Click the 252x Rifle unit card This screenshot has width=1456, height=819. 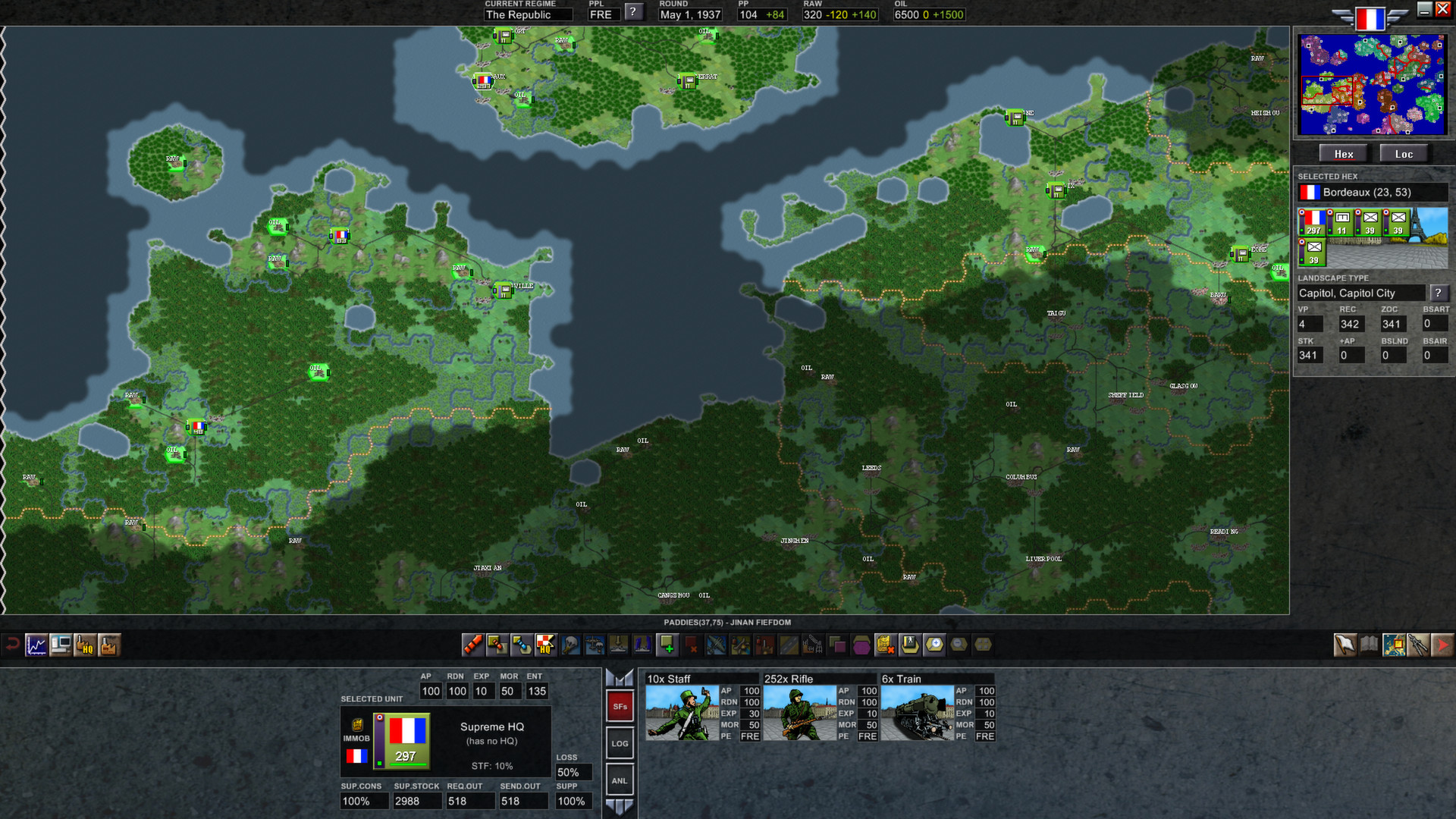(x=819, y=709)
